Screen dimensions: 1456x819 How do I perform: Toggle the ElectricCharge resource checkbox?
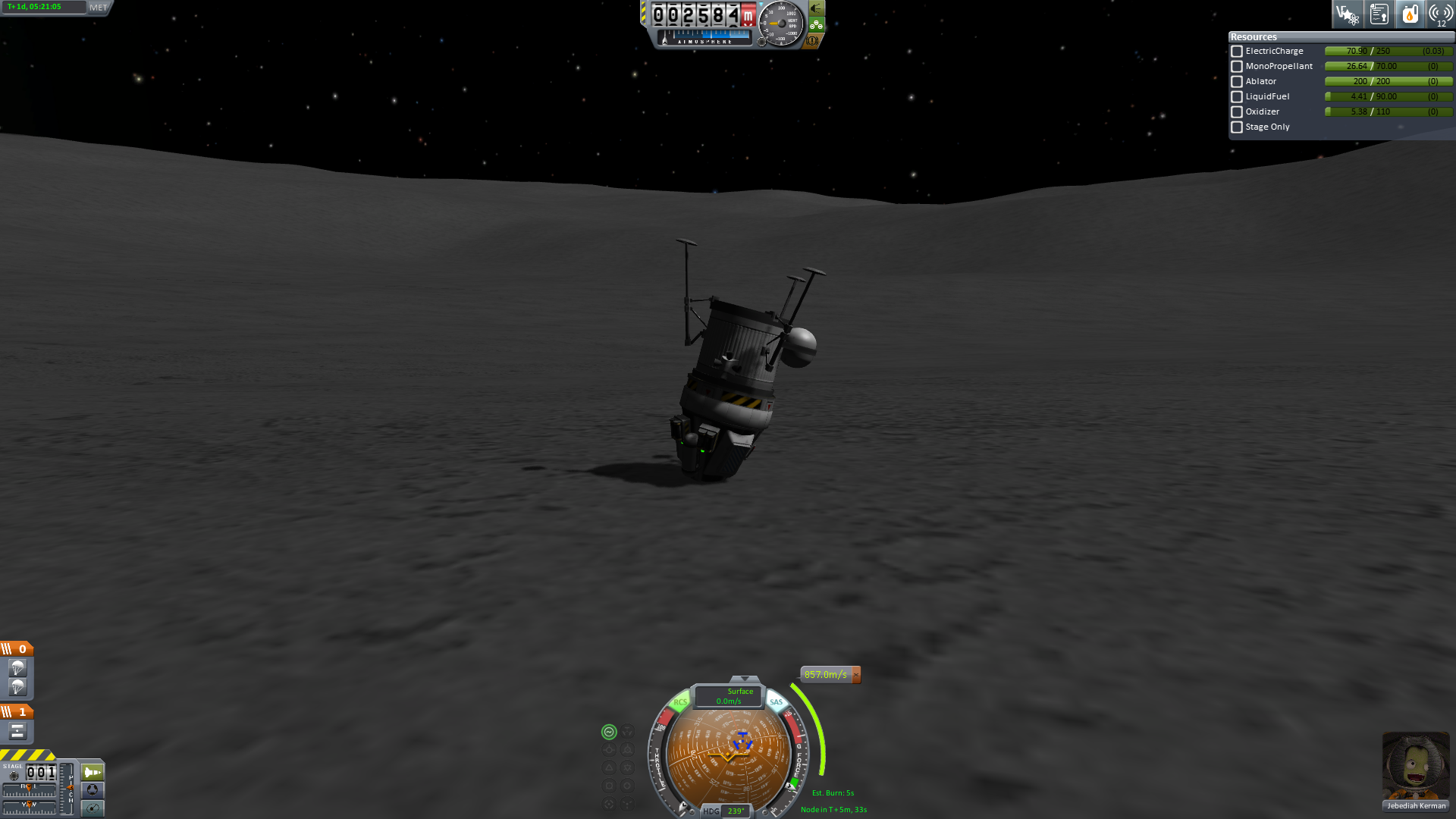(1237, 52)
